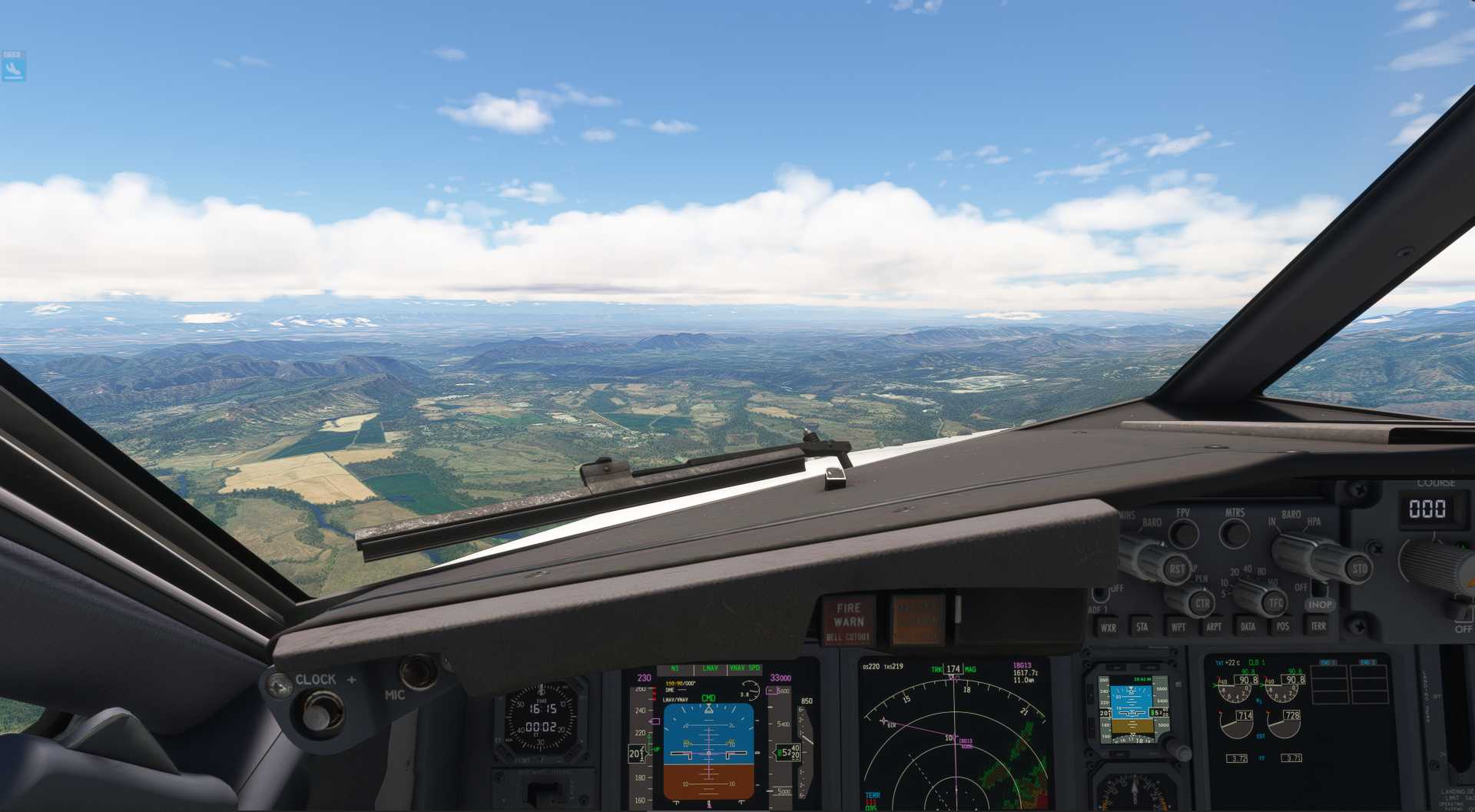The image size is (1475, 812).
Task: Select the WXR weather radar button
Action: point(1109,627)
